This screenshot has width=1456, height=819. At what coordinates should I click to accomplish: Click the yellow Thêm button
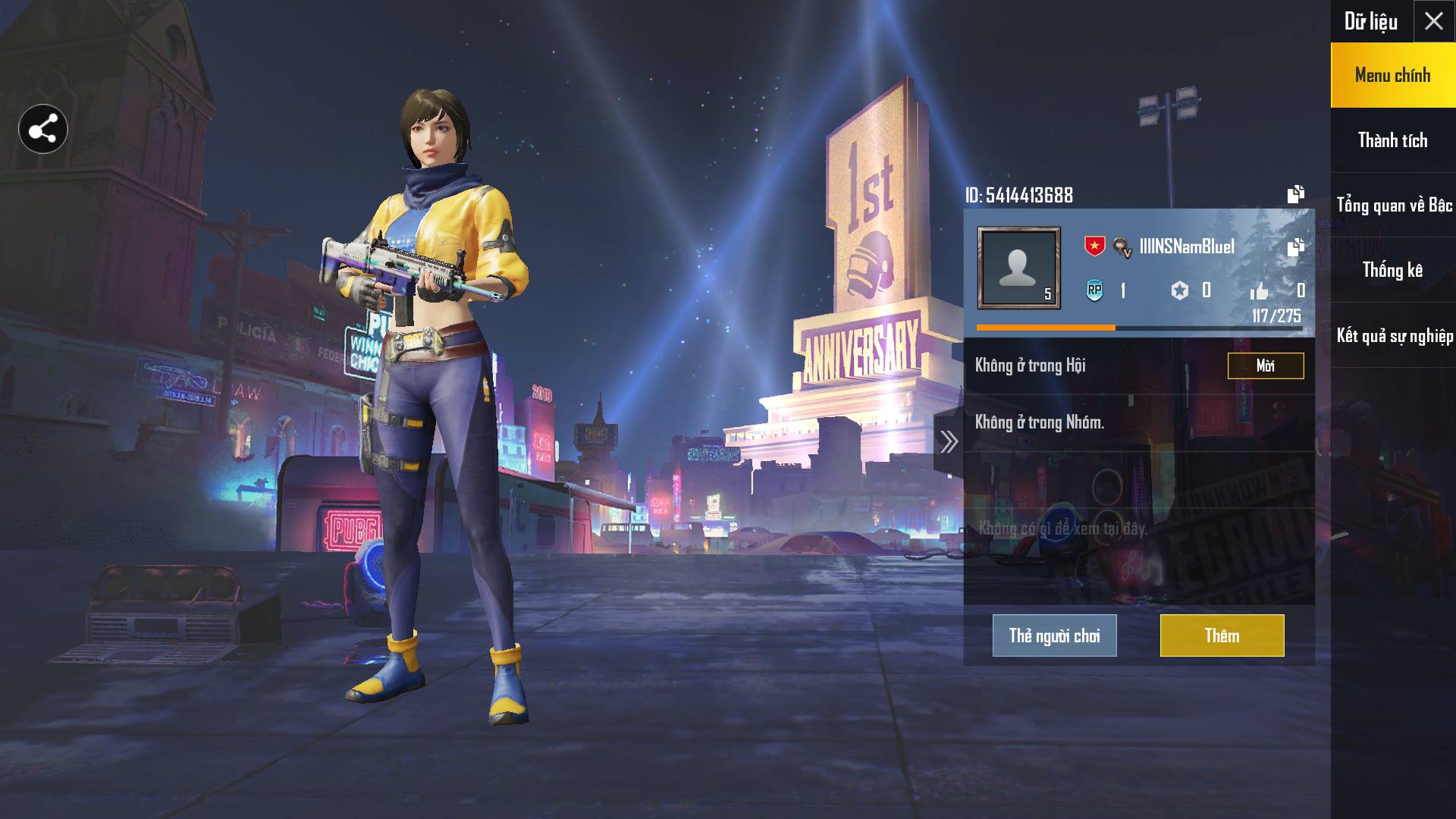click(x=1222, y=635)
